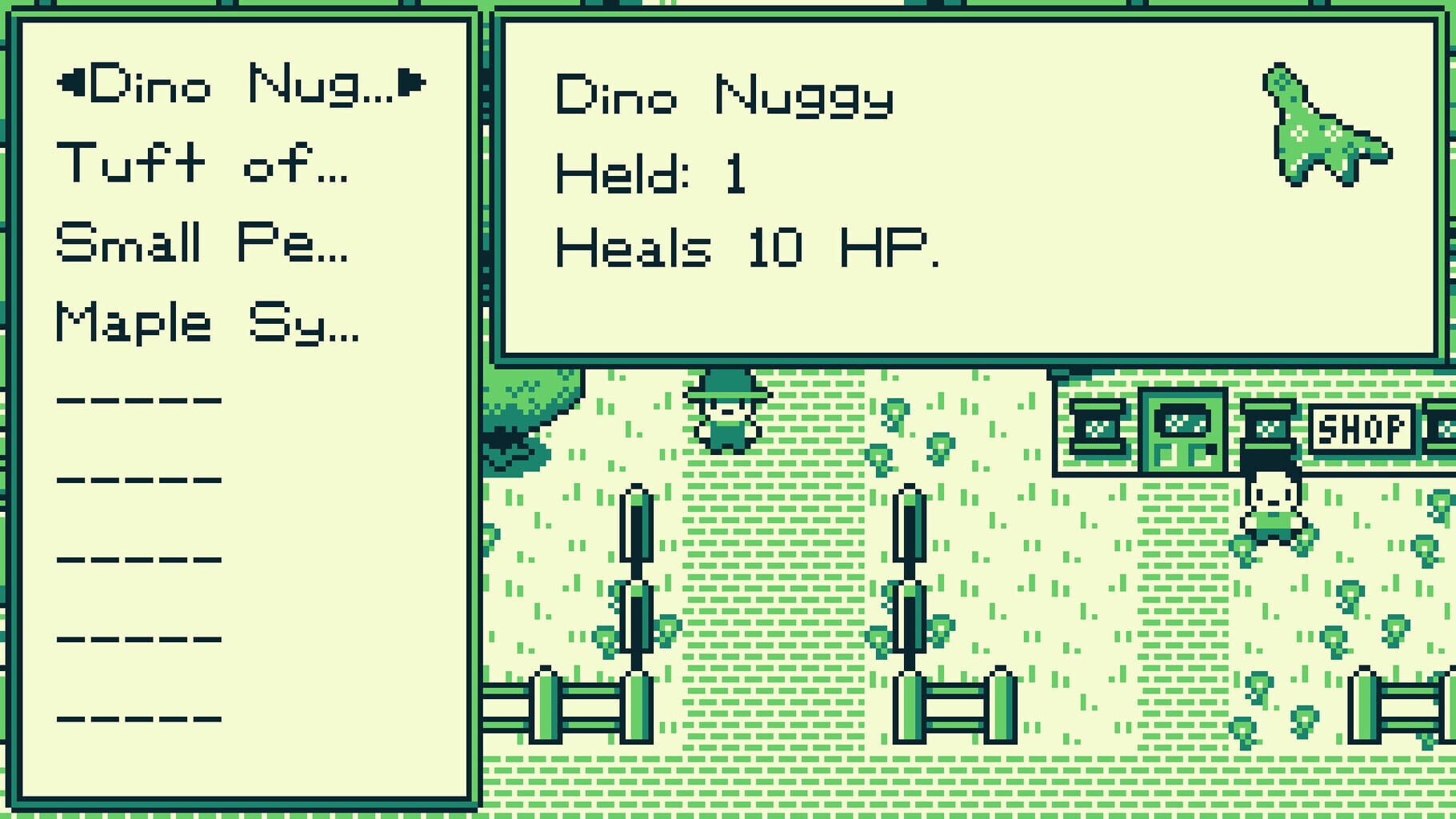This screenshot has height=819, width=1456.
Task: Click the "Heals 10 HP." description text
Action: tap(744, 248)
